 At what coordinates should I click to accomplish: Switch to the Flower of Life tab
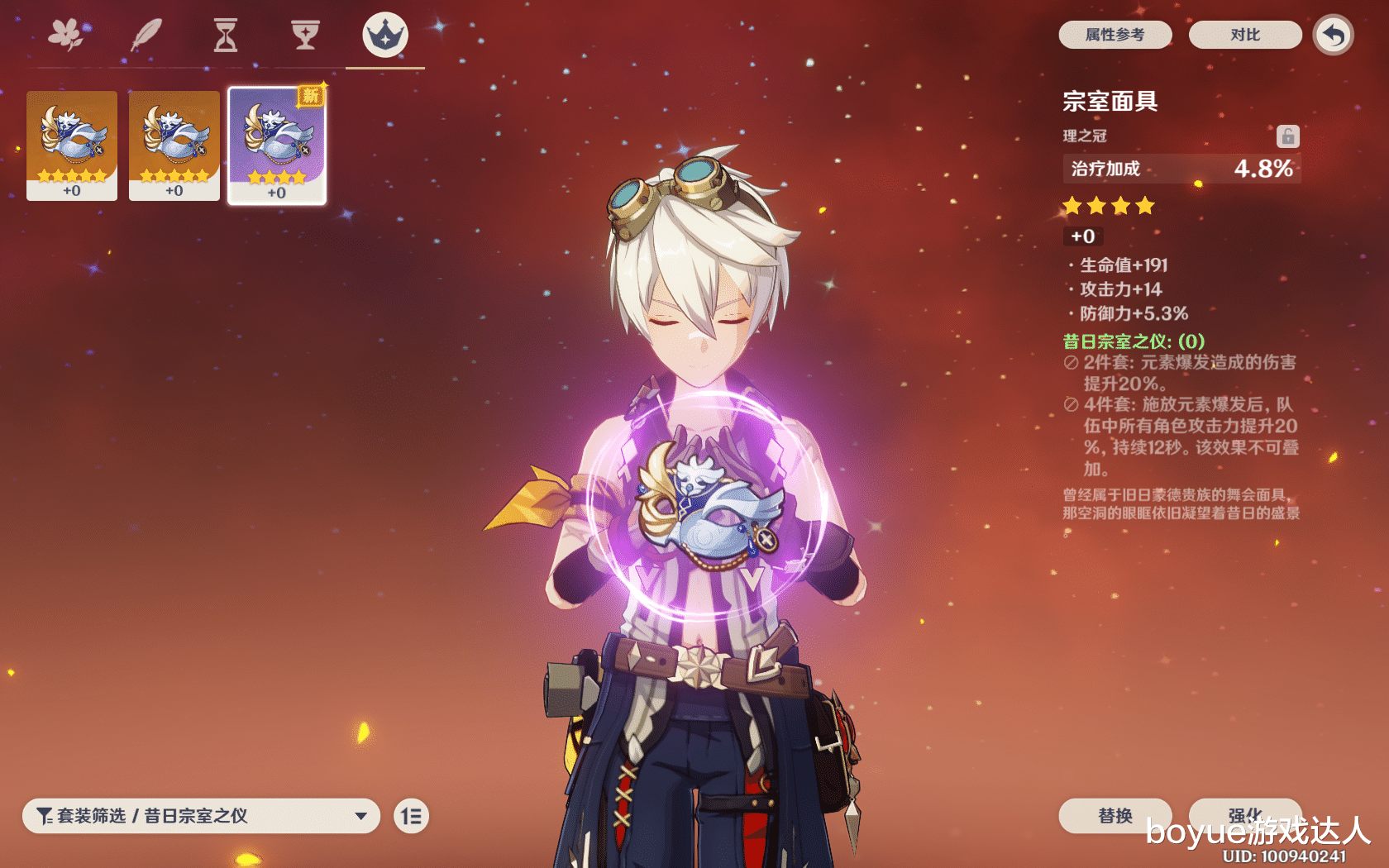pyautogui.click(x=66, y=36)
